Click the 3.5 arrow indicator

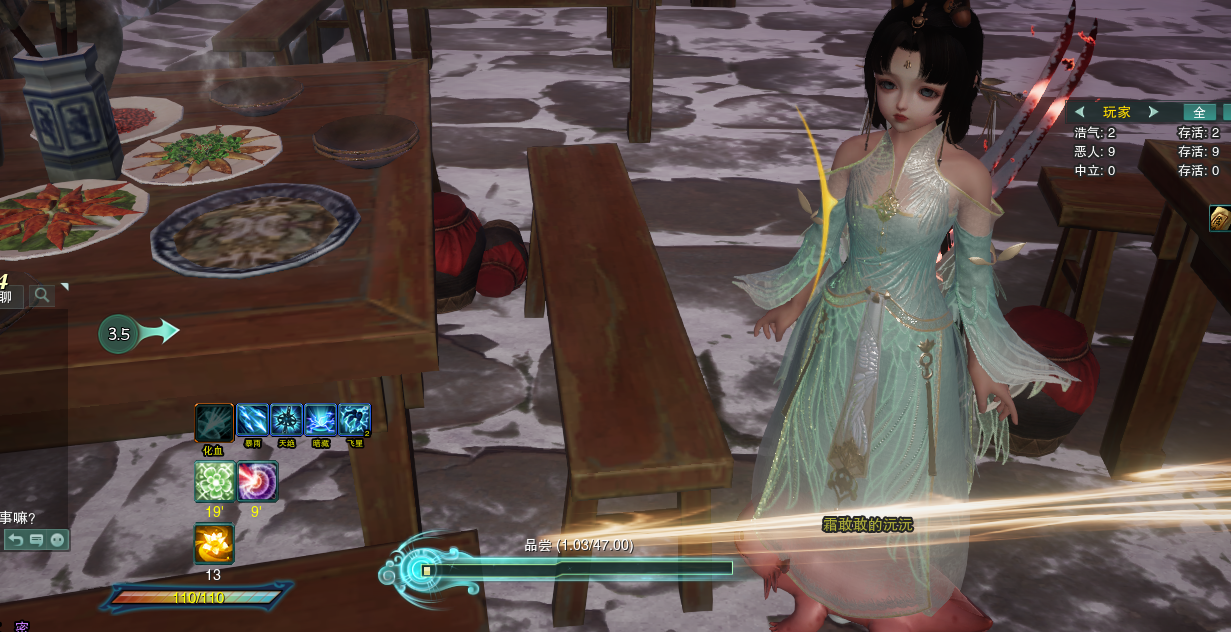[x=138, y=334]
